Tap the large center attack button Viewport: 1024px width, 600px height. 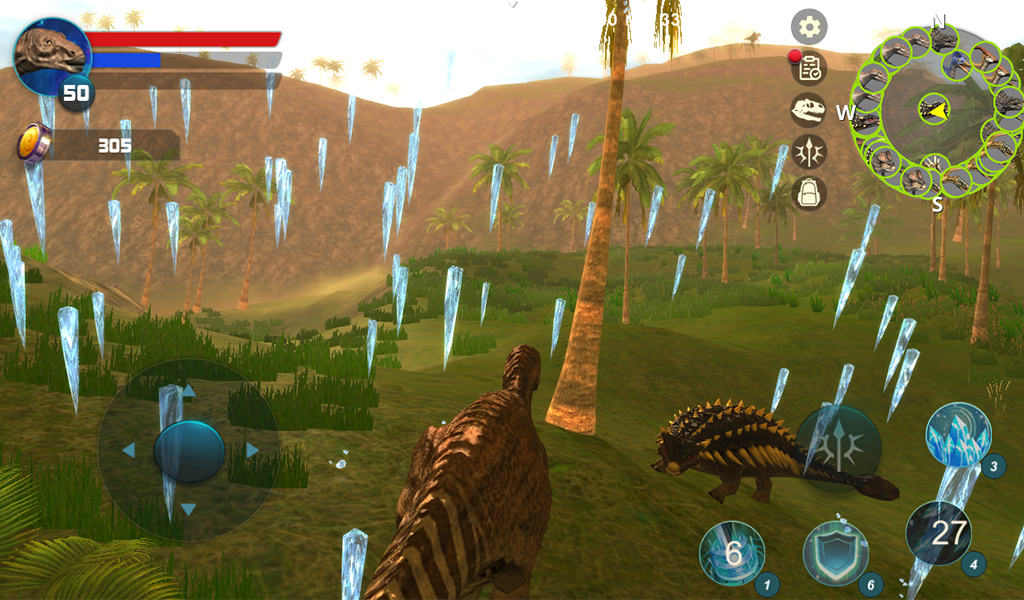click(x=839, y=448)
